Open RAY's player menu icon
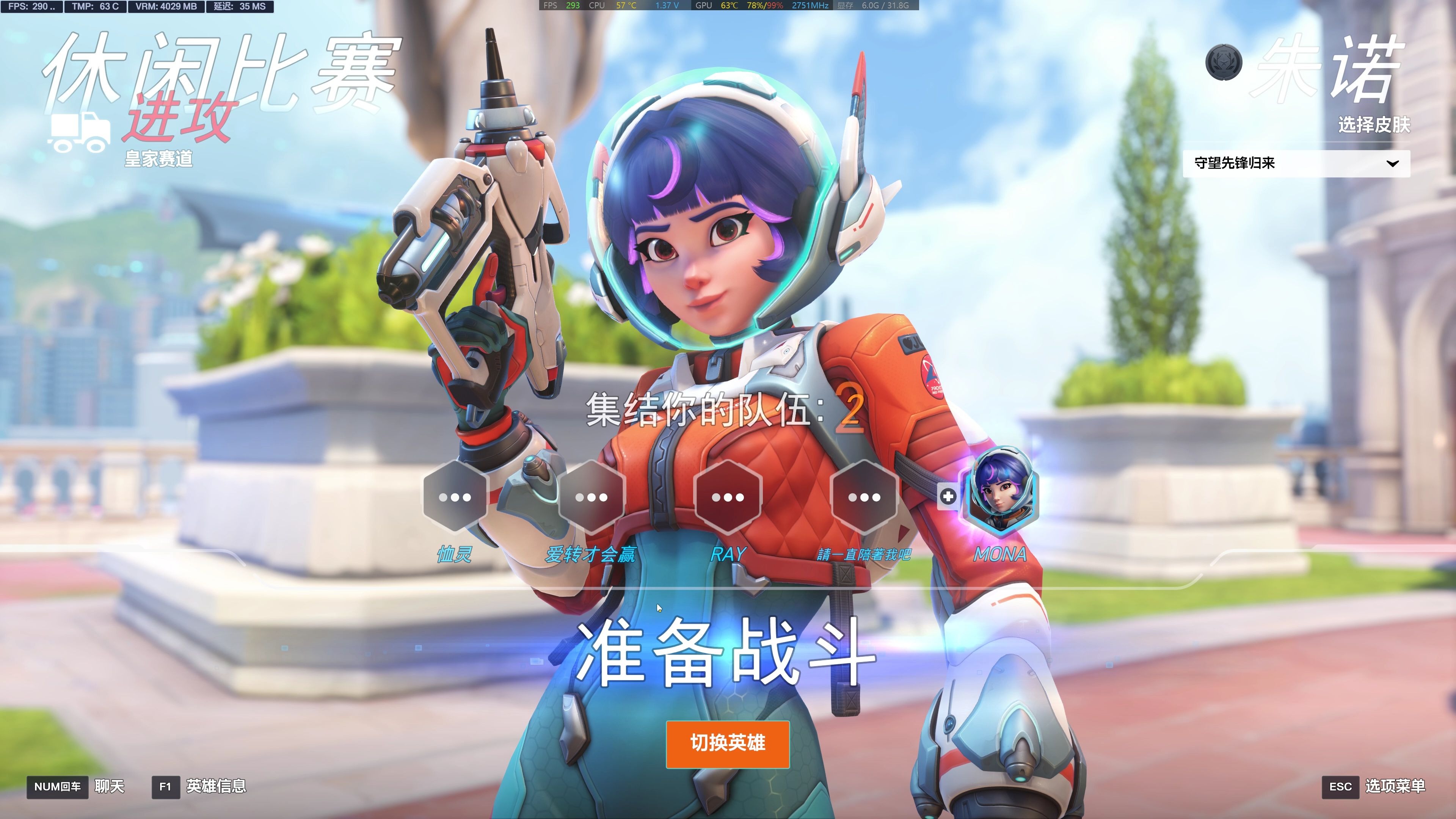The width and height of the screenshot is (1456, 819). click(x=728, y=497)
